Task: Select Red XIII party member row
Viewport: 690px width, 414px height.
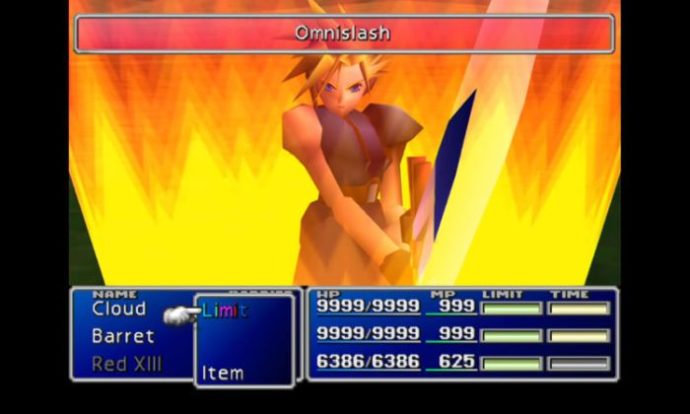Action: (x=126, y=364)
